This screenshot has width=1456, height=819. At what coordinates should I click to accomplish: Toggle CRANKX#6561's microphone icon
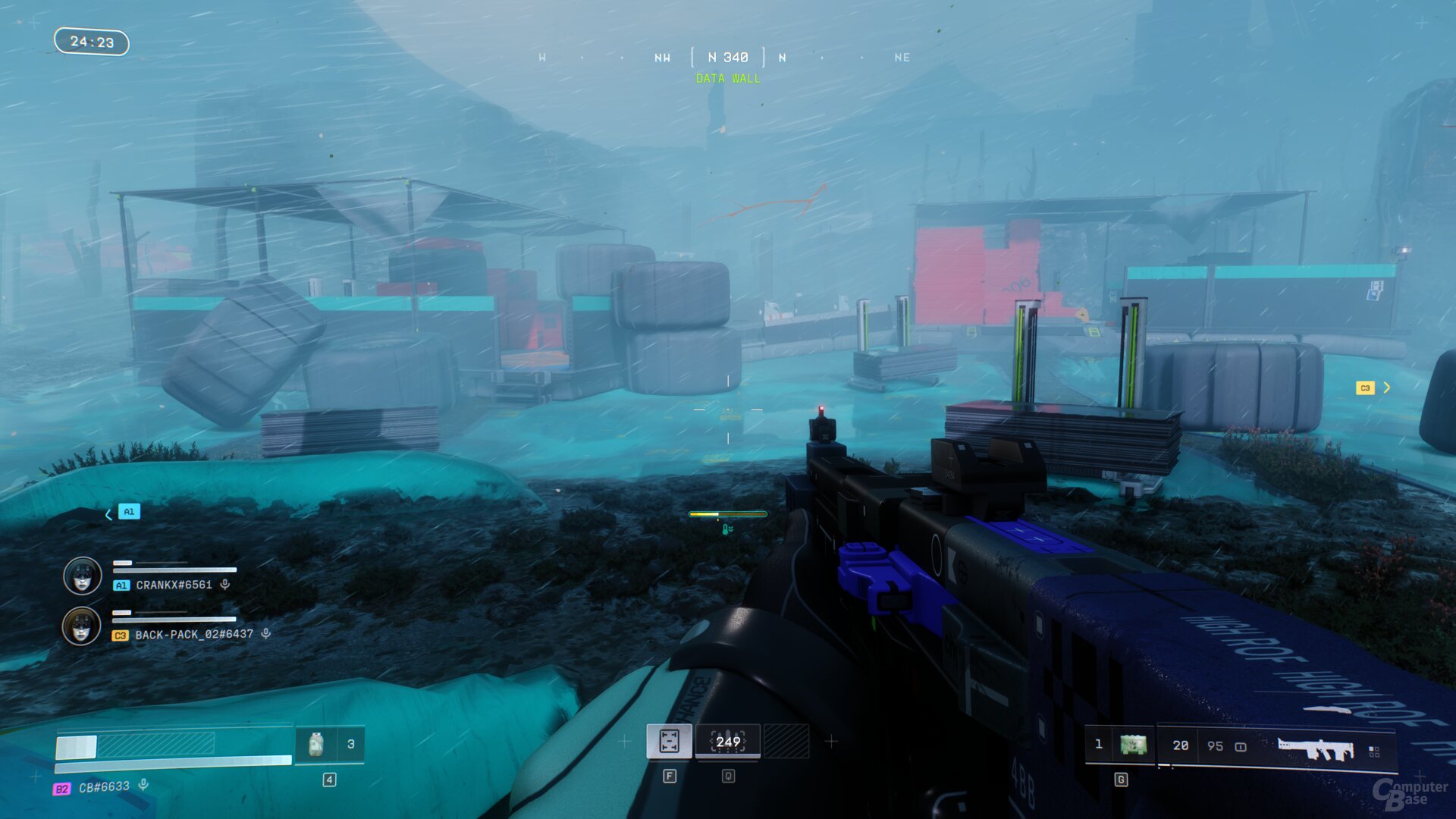[x=225, y=585]
